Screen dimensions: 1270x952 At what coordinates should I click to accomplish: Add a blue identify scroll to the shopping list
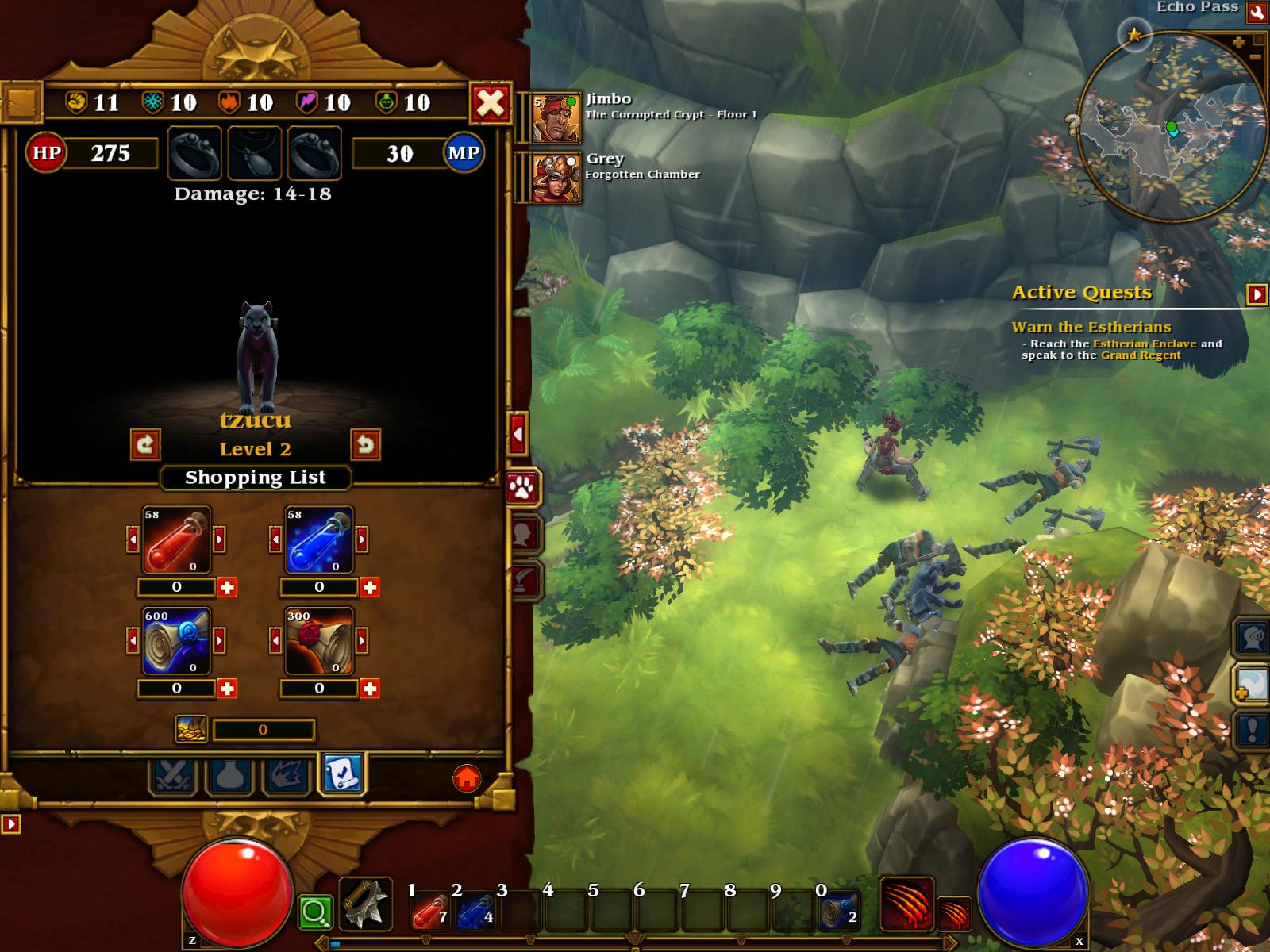227,689
